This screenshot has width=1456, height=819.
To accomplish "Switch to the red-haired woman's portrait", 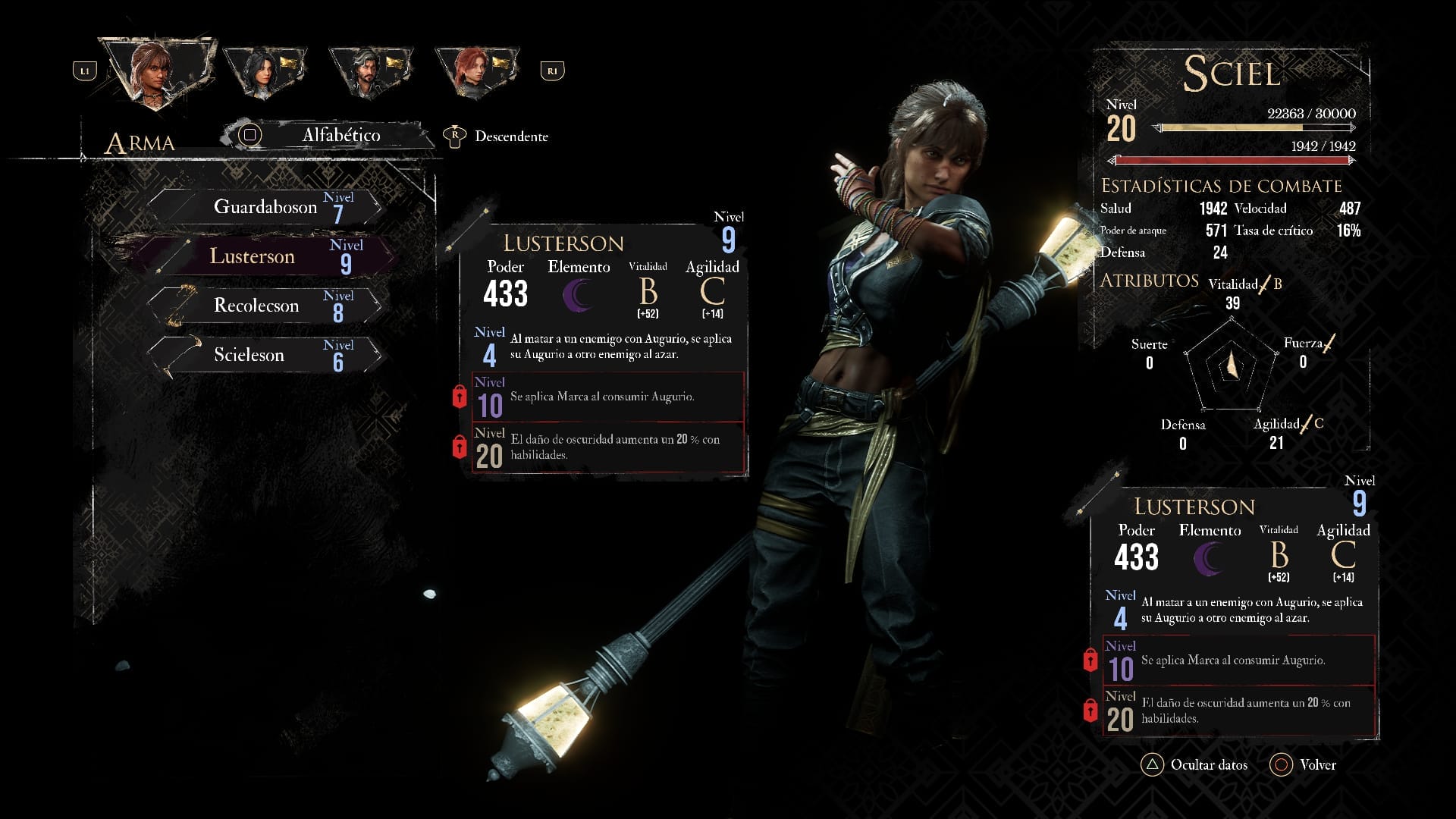I will pyautogui.click(x=475, y=71).
